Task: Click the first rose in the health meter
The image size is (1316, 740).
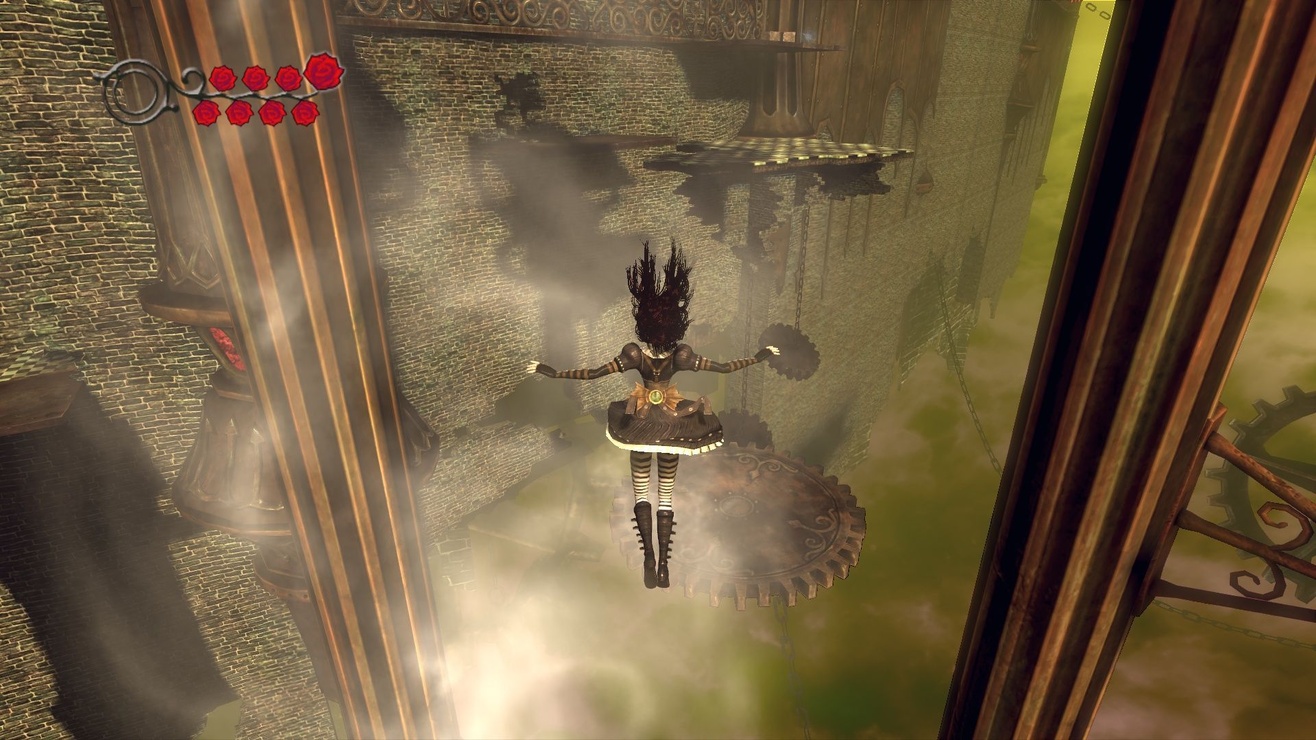Action: [x=221, y=77]
